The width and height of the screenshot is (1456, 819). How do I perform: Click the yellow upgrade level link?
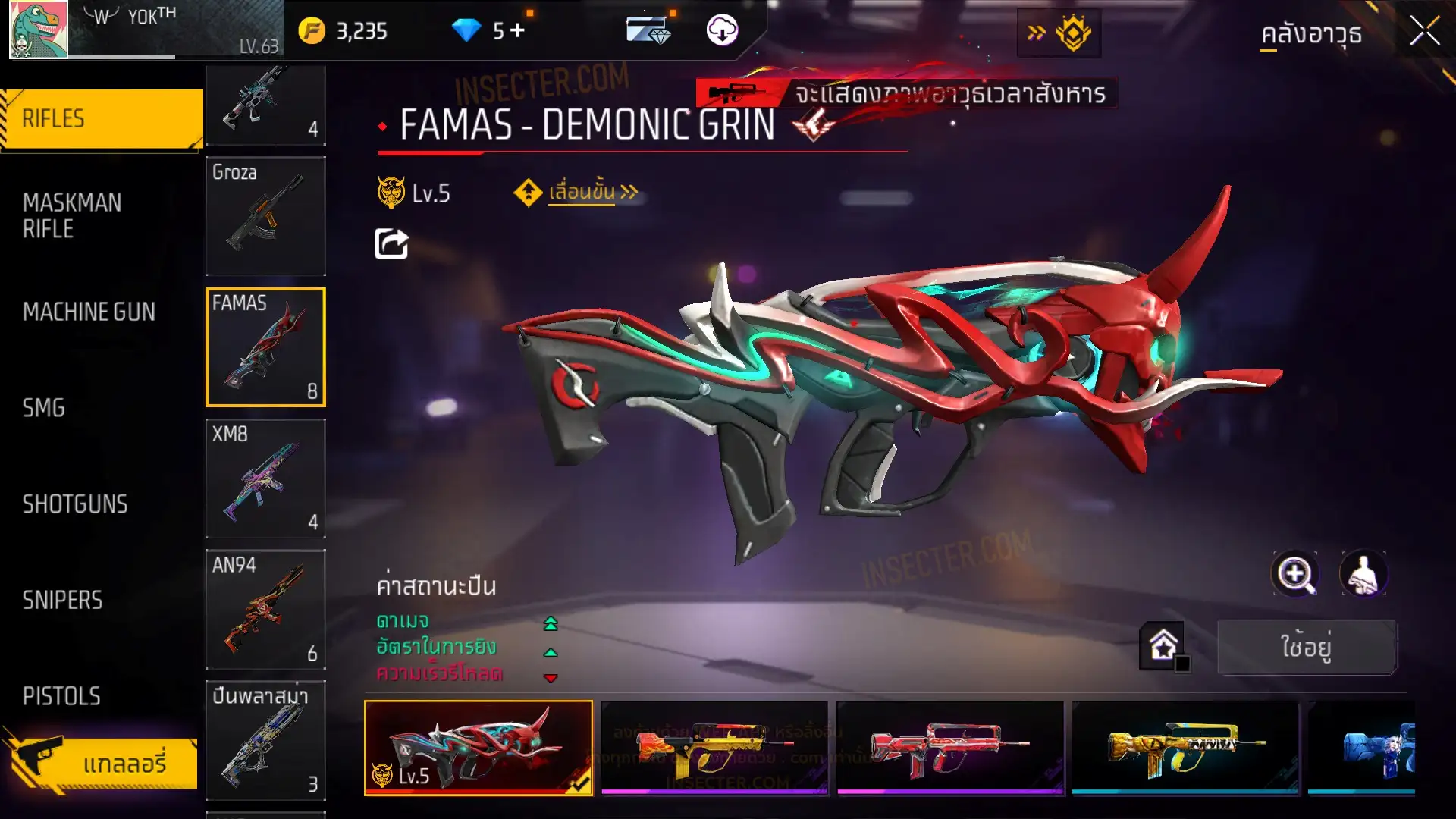click(x=582, y=193)
